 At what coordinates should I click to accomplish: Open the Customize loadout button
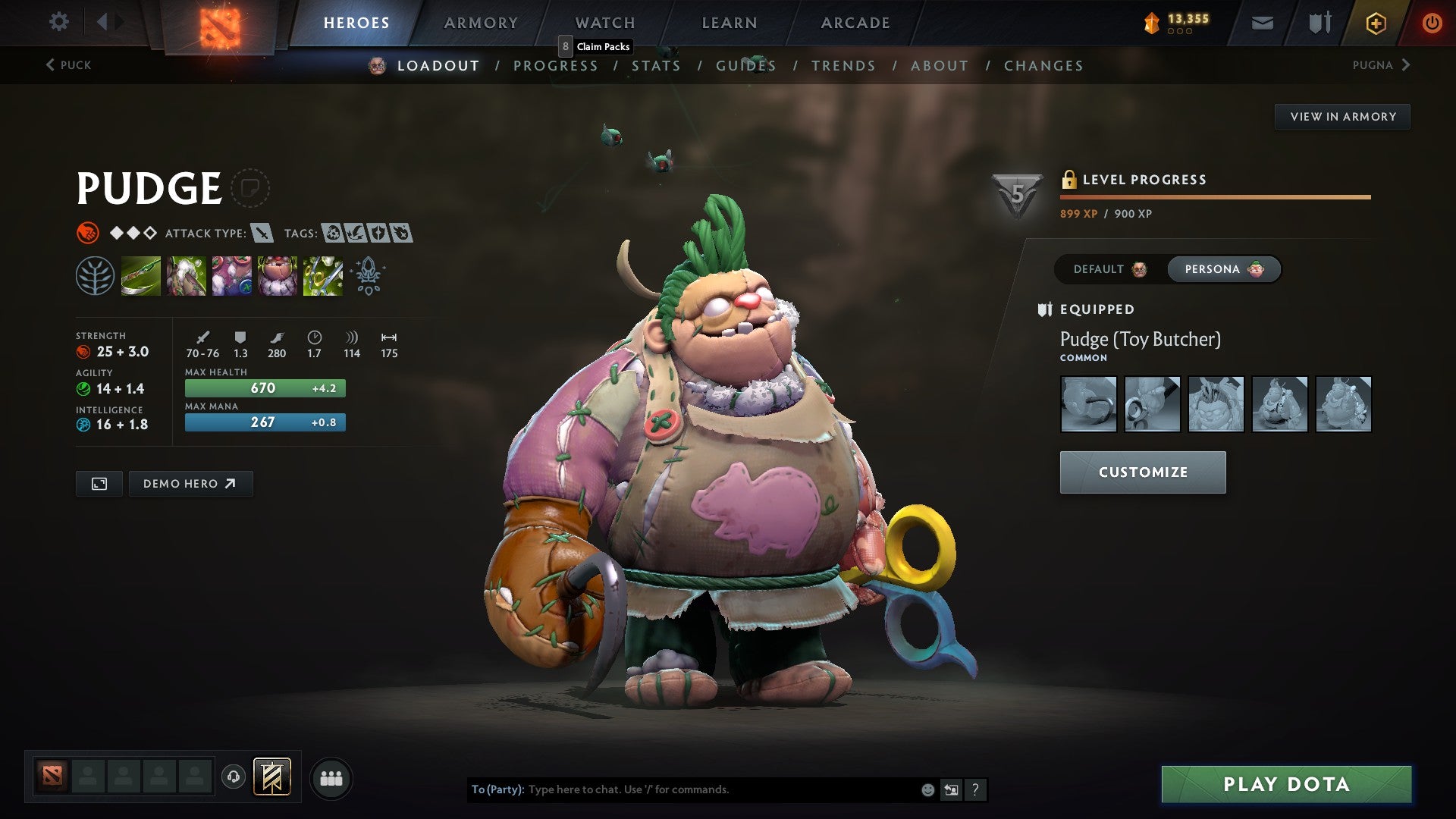(x=1142, y=472)
